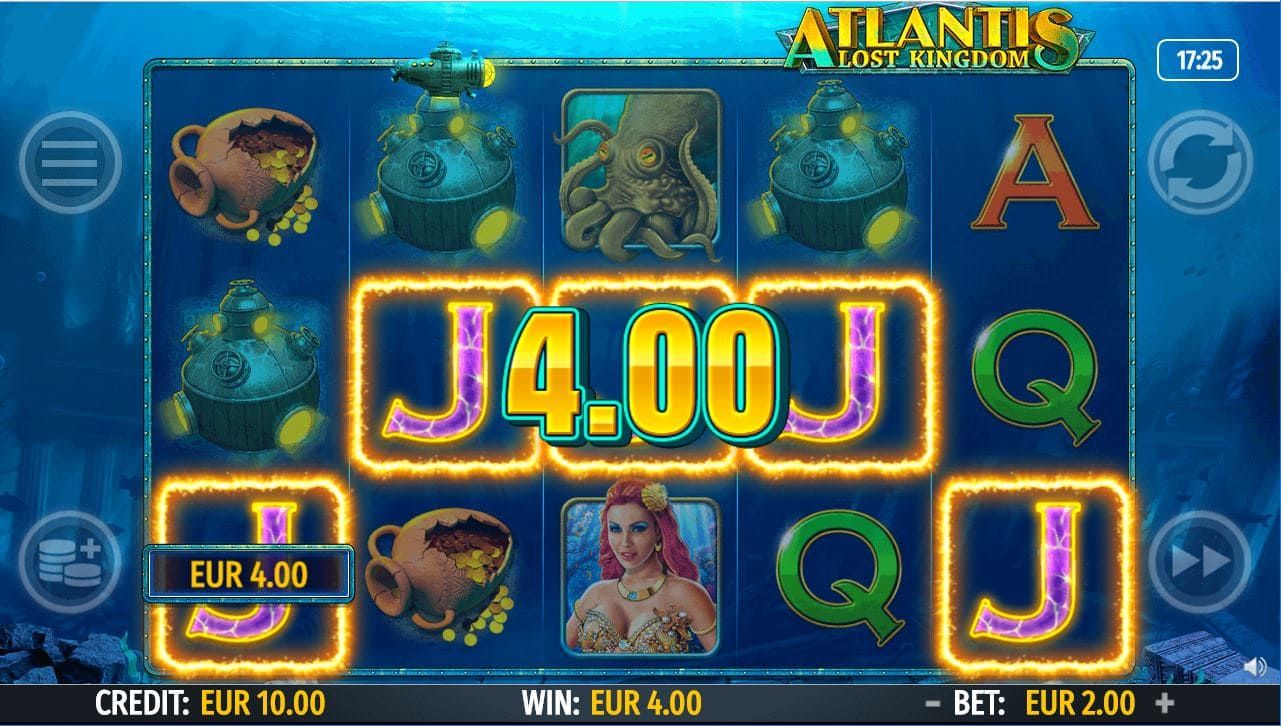Select the mermaid symbol
The width and height of the screenshot is (1281, 726).
coord(640,570)
